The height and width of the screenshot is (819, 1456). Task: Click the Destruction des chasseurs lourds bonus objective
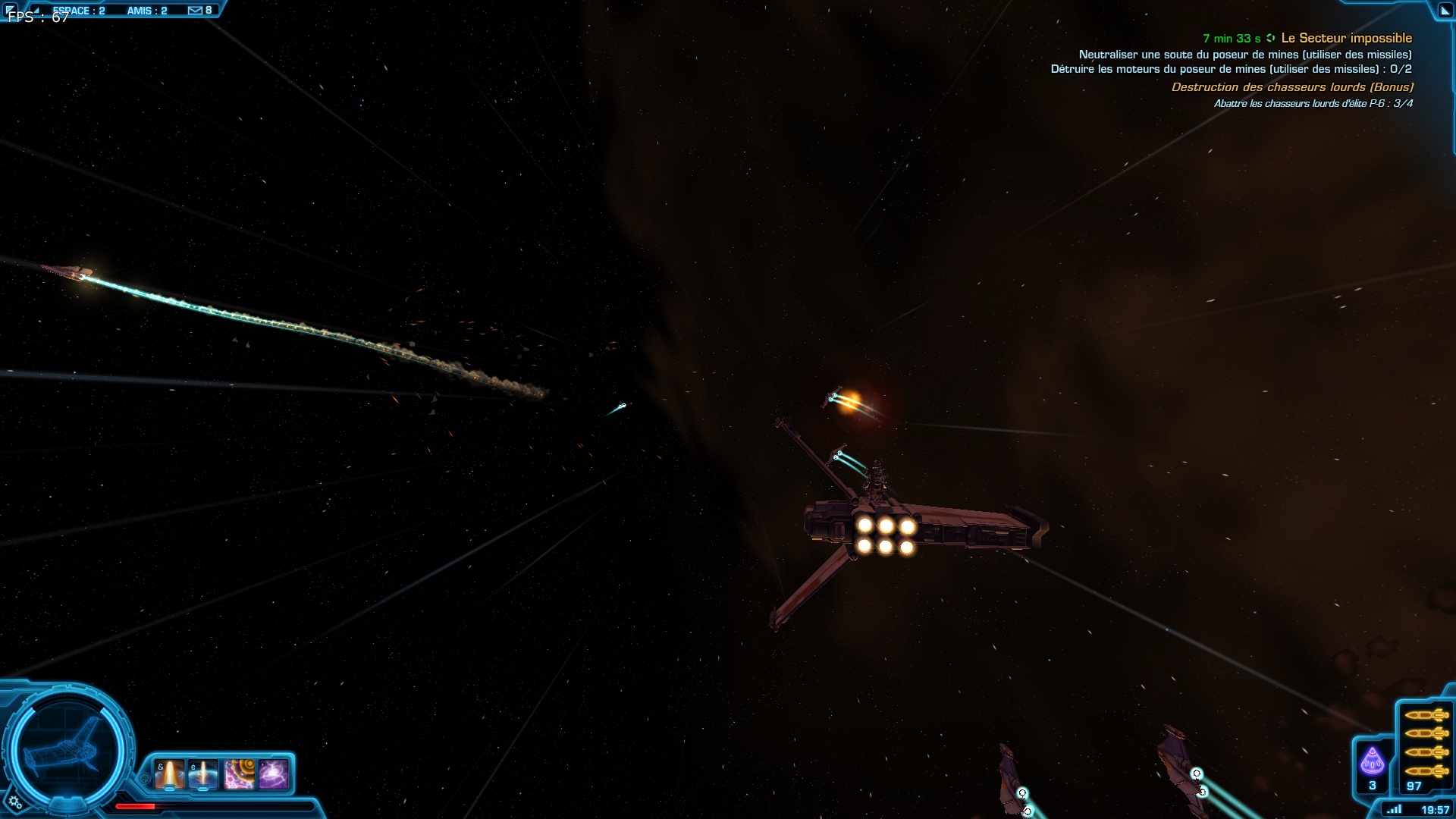[x=1292, y=87]
